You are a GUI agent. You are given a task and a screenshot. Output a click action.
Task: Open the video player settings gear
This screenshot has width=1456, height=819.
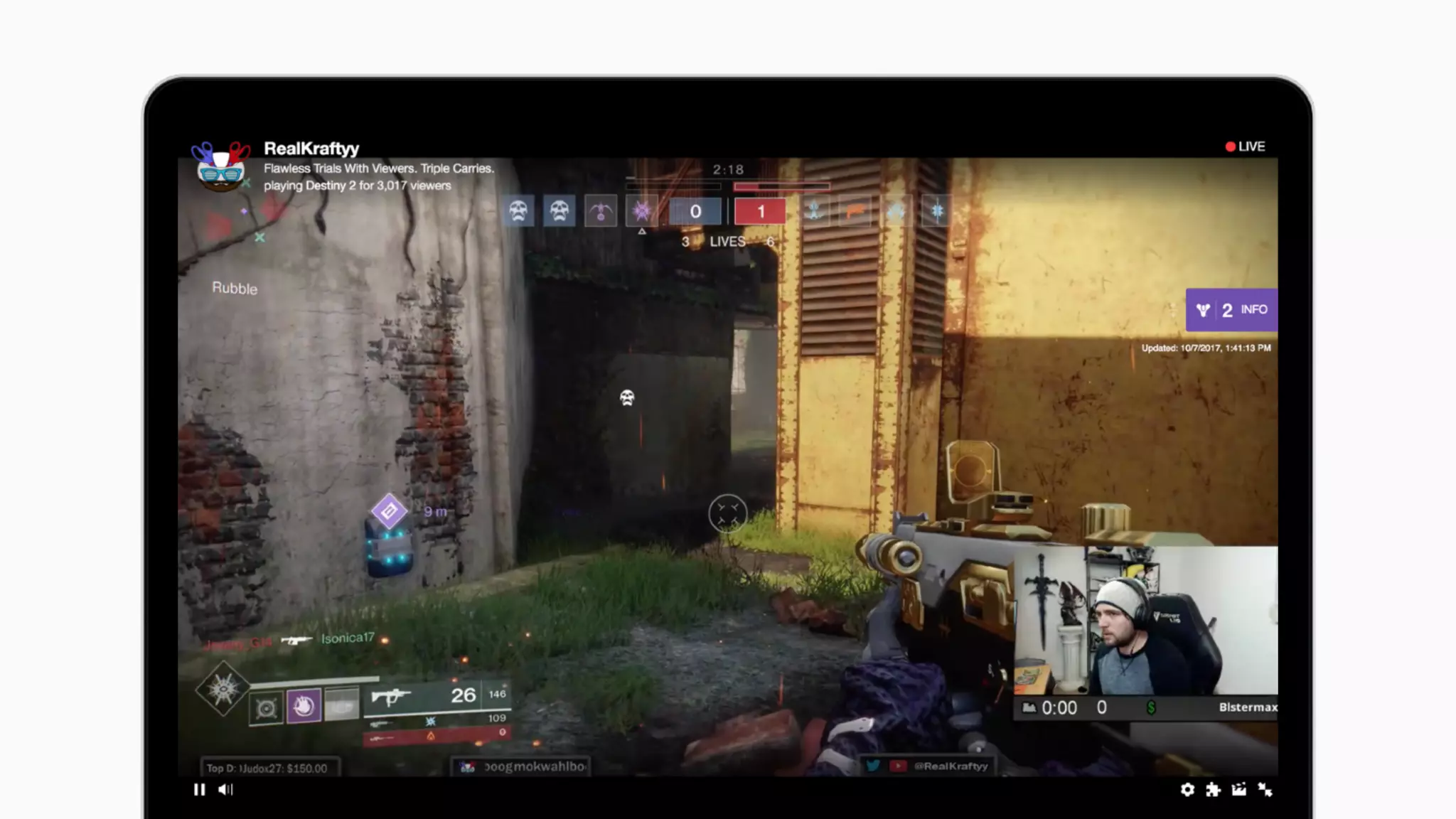tap(1187, 789)
